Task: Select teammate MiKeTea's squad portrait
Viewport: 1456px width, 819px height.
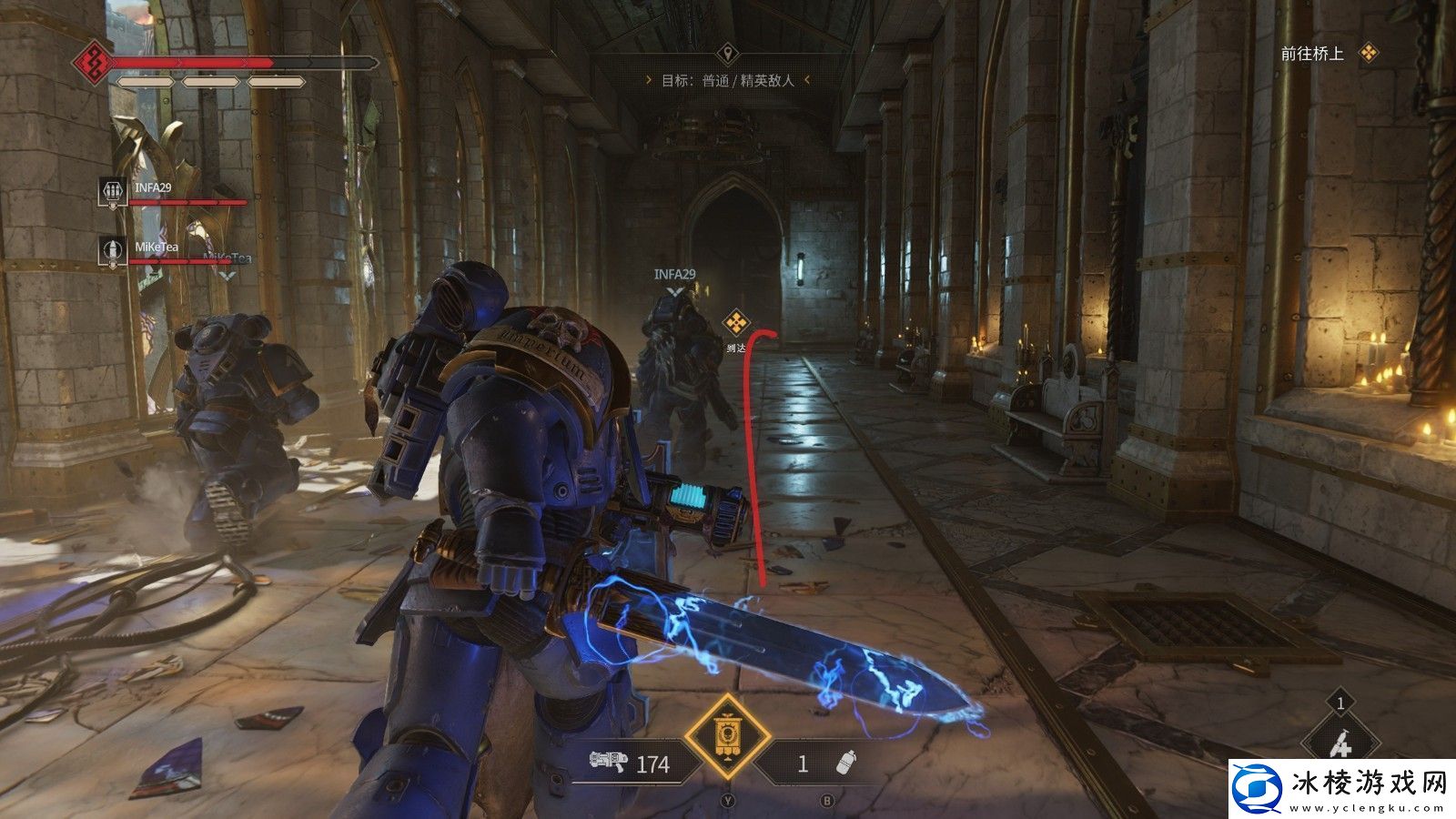Action: click(112, 249)
